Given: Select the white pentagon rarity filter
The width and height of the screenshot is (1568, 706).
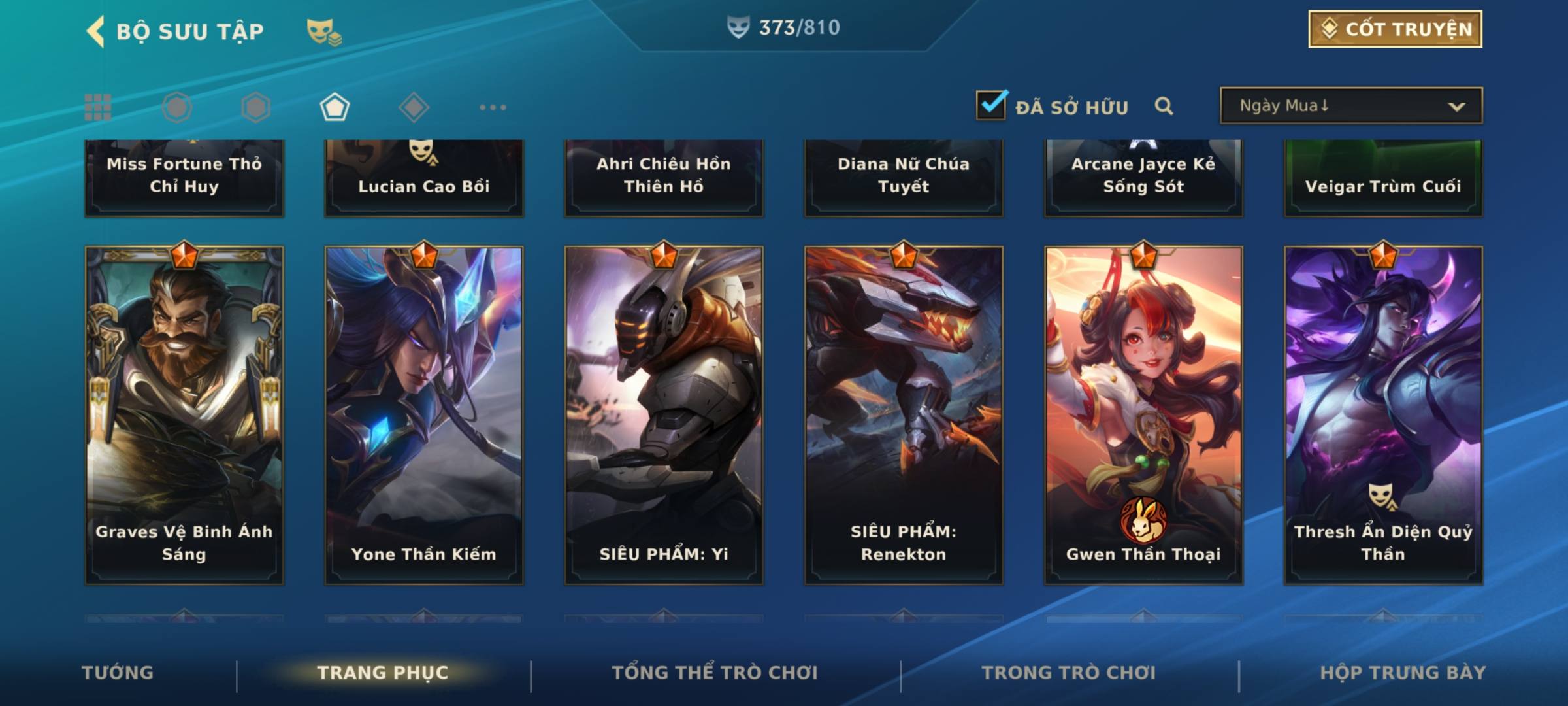Looking at the screenshot, I should 335,107.
